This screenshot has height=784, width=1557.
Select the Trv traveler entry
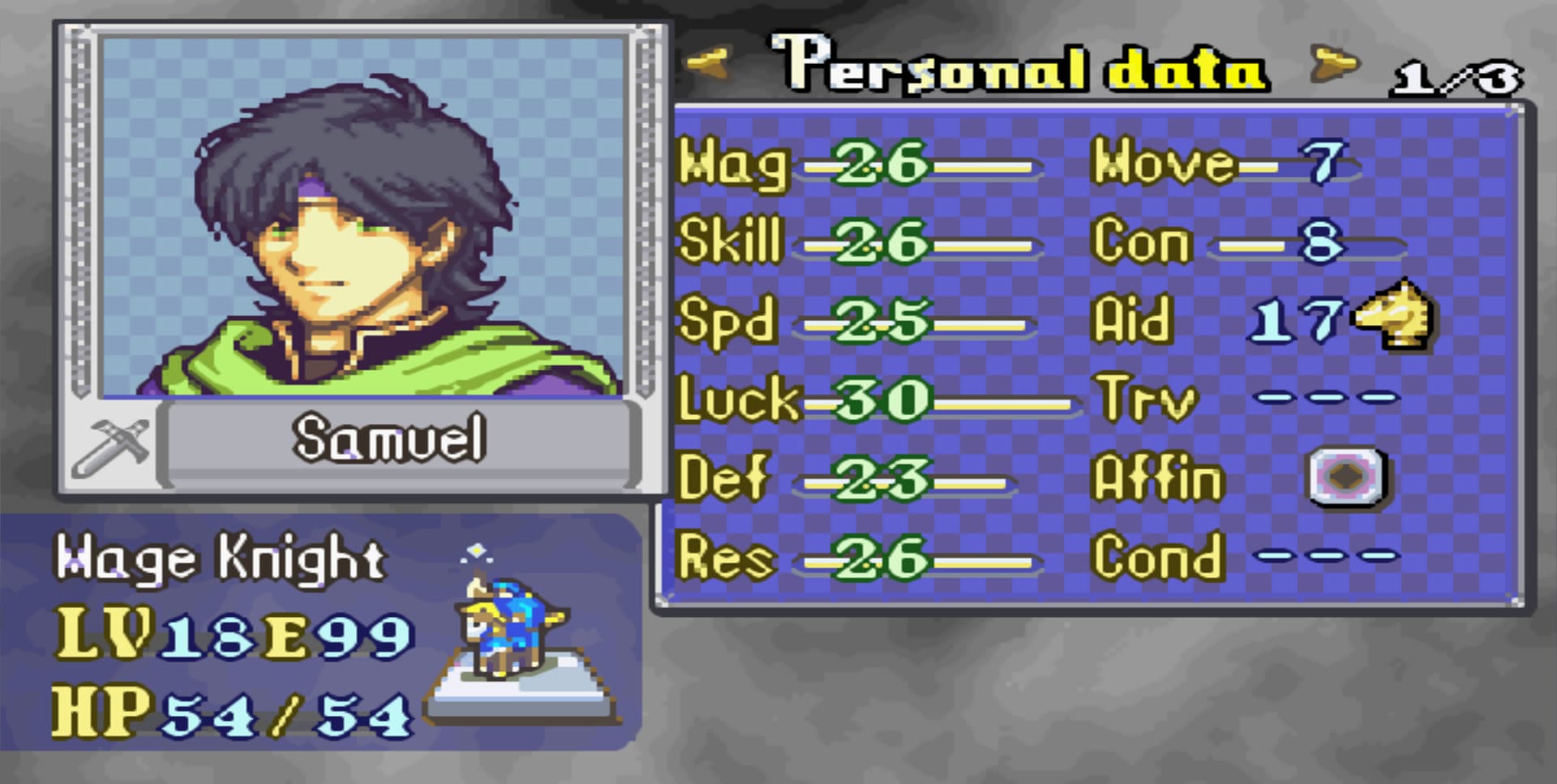point(1249,398)
